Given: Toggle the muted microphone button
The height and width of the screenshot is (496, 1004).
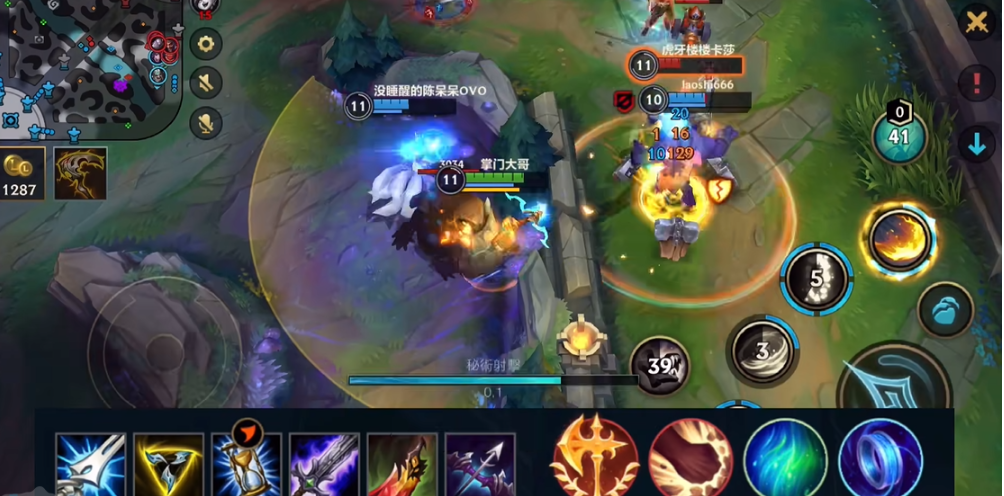Looking at the screenshot, I should click(206, 122).
